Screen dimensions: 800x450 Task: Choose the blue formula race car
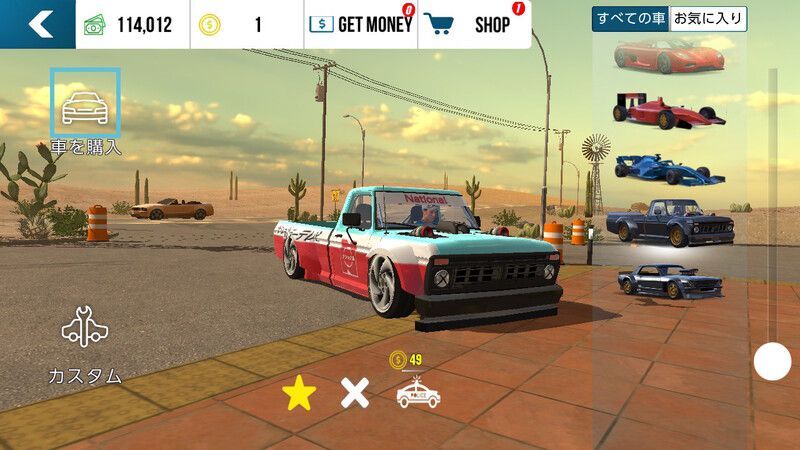667,168
